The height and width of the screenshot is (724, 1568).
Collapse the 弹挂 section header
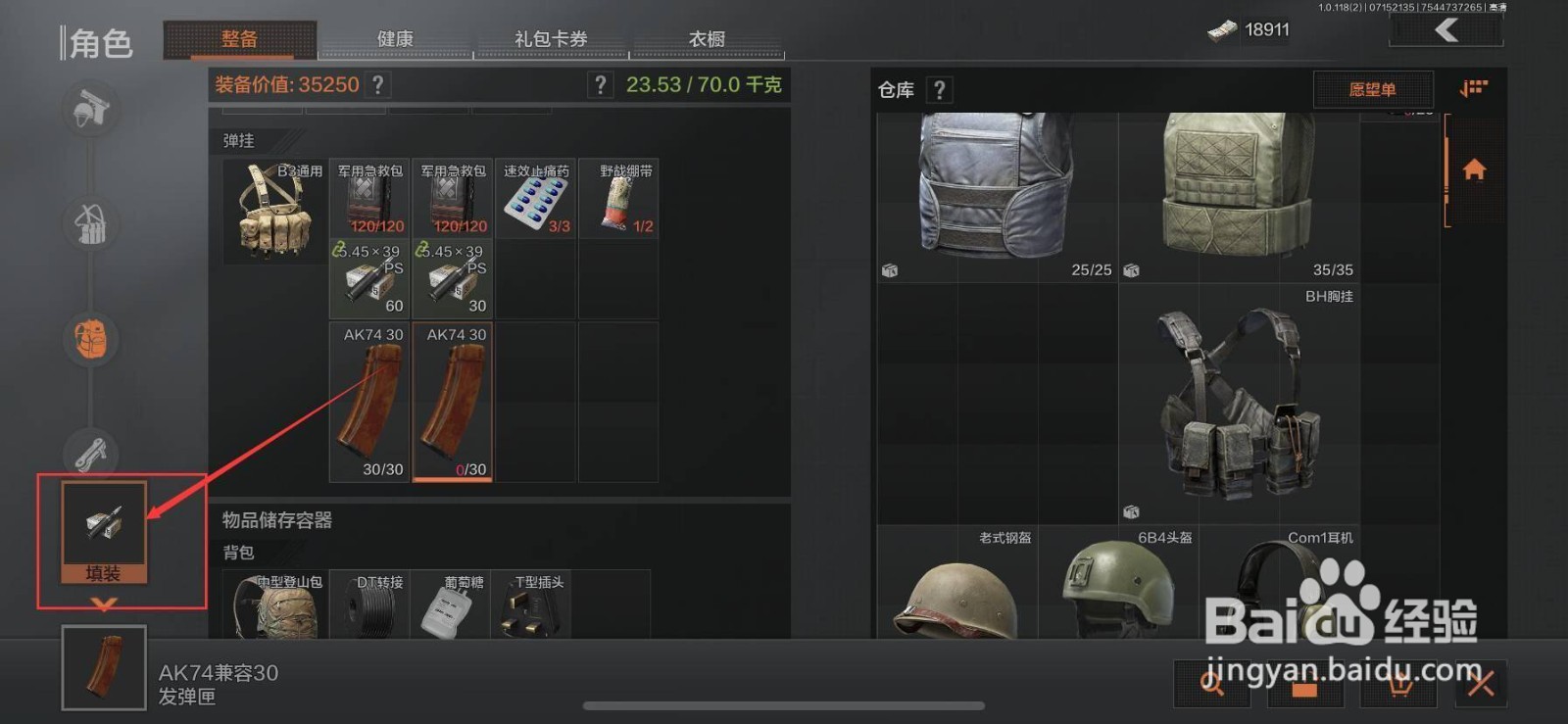click(x=238, y=141)
